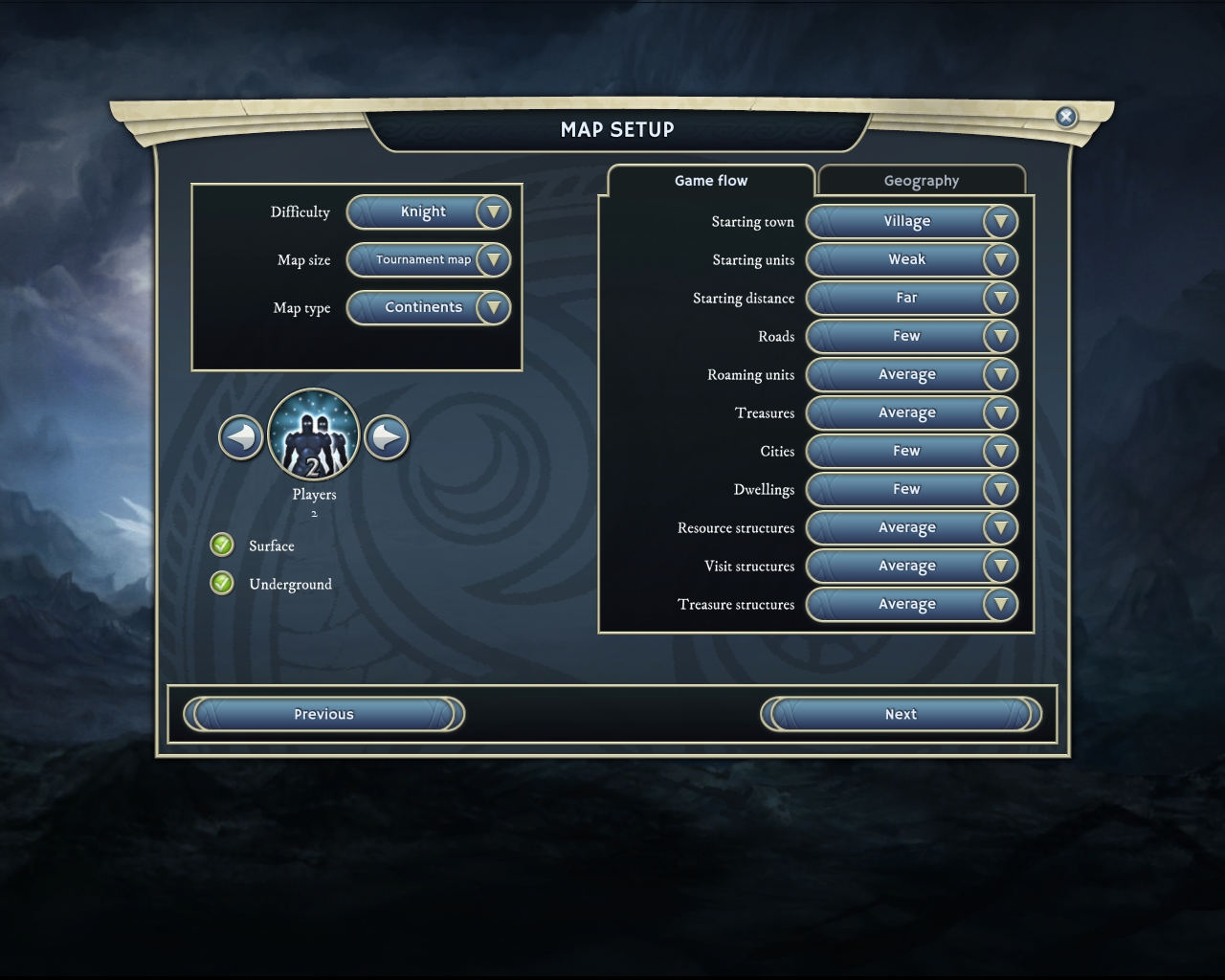Switch to the Geography tab
1225x980 pixels.
pos(921,181)
